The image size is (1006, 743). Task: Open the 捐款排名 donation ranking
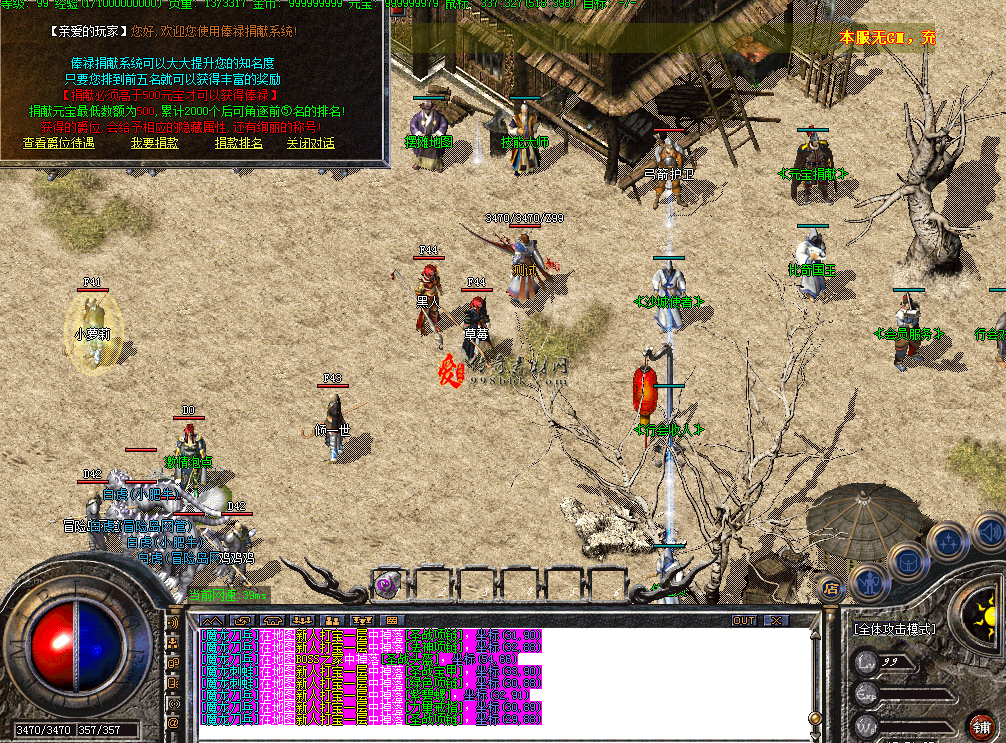pos(239,143)
